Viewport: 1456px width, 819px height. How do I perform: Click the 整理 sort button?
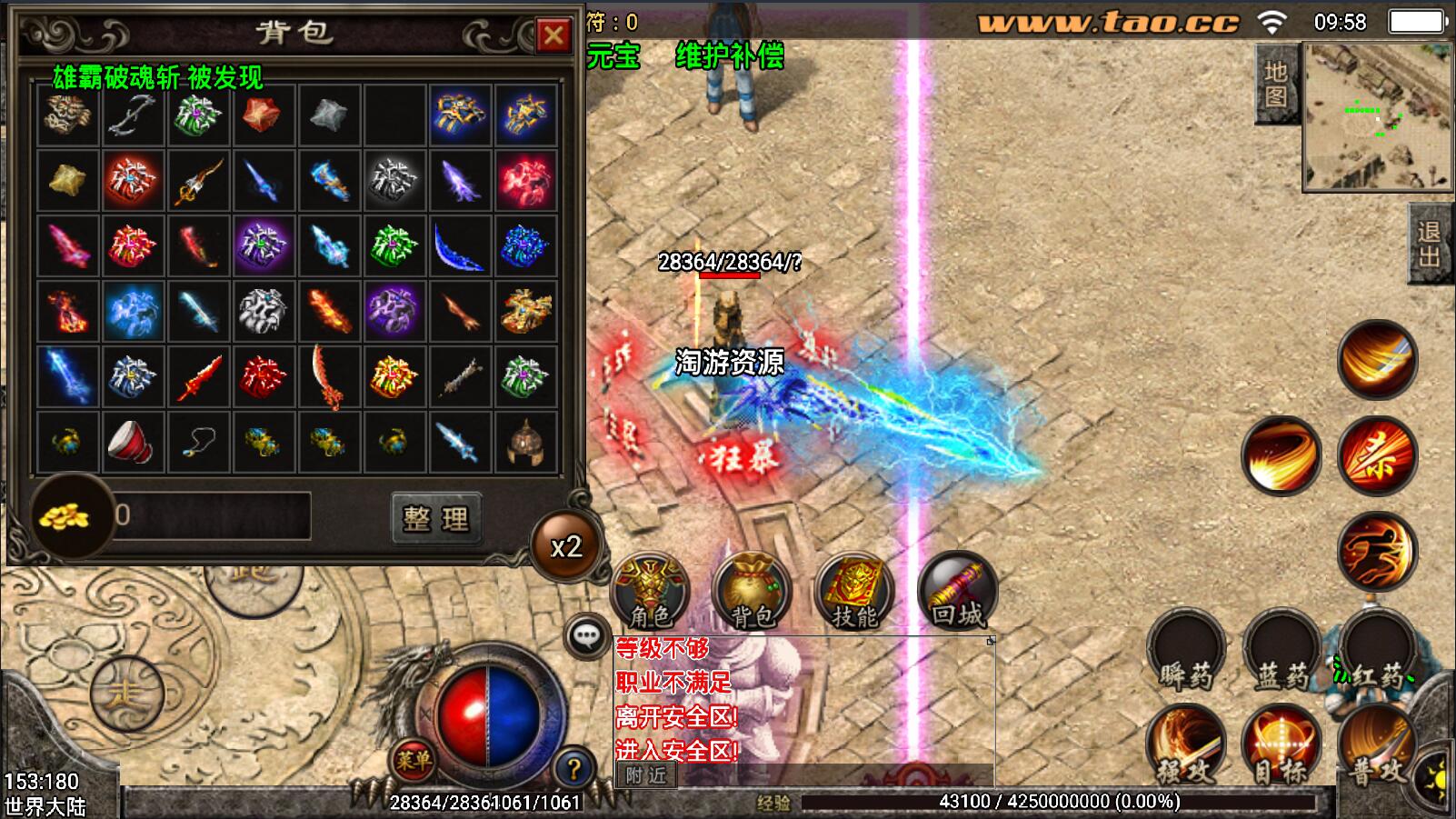pyautogui.click(x=435, y=518)
